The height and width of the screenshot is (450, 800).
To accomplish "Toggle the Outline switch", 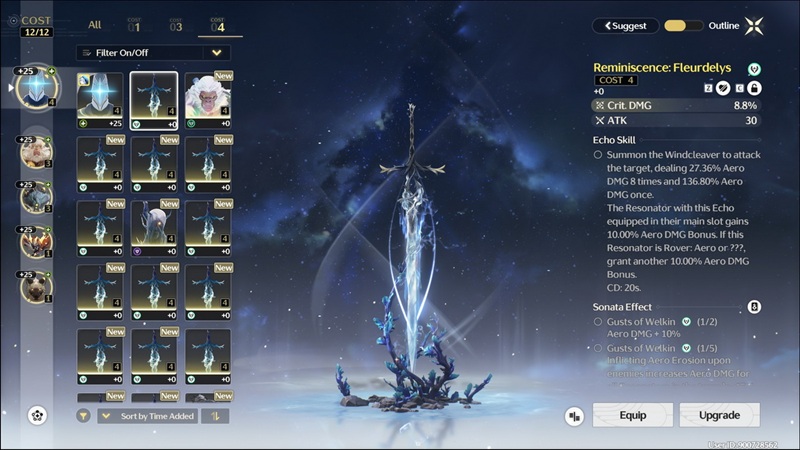I will 682,26.
